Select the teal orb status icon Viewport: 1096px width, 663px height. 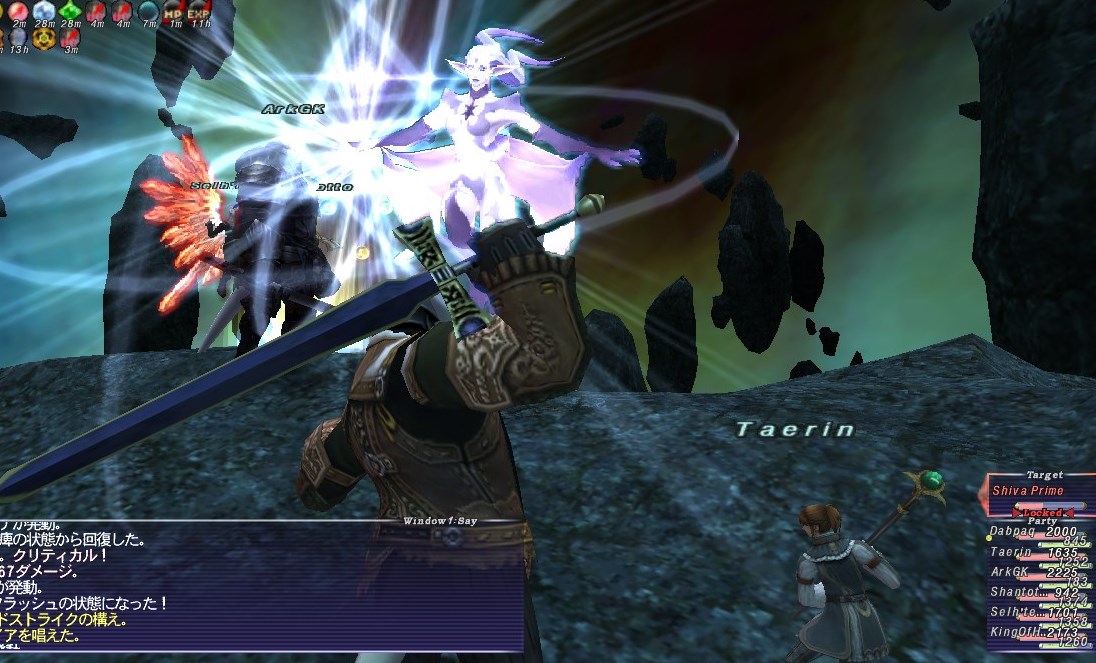pyautogui.click(x=148, y=10)
